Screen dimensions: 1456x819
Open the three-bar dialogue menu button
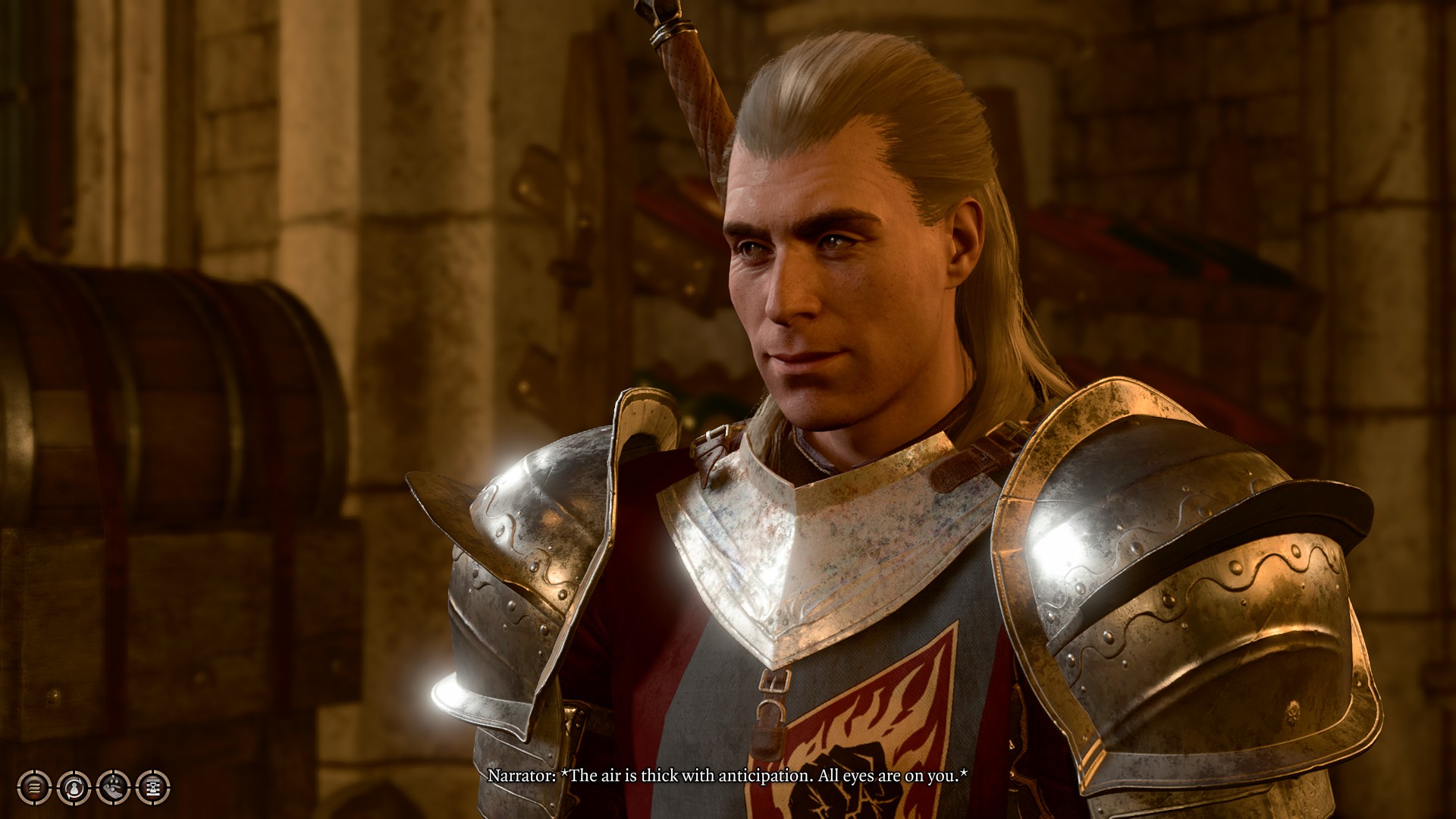tap(34, 788)
